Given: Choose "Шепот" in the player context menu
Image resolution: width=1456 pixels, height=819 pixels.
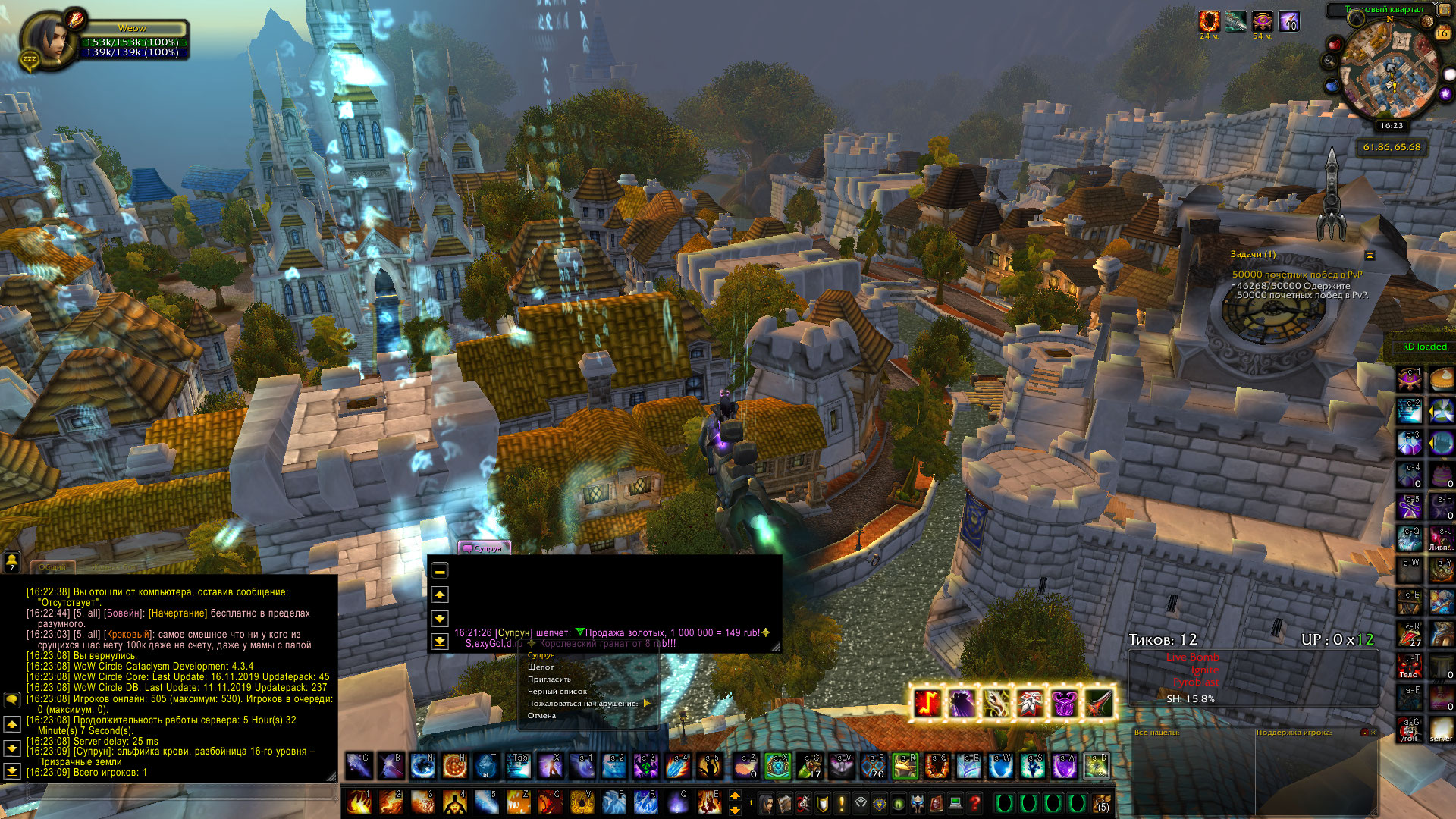Looking at the screenshot, I should point(541,667).
